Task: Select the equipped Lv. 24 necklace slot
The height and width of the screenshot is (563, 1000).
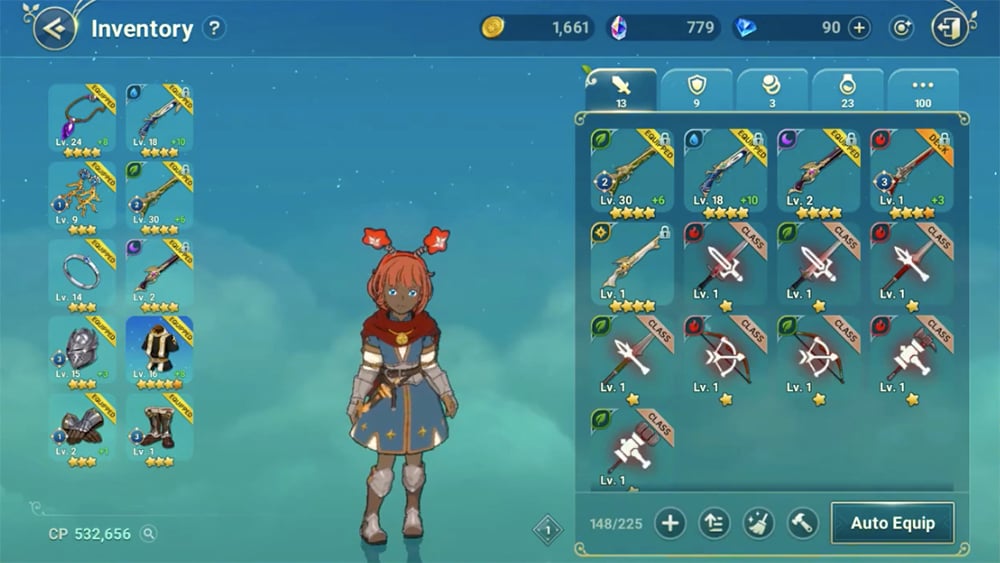Action: (82, 120)
